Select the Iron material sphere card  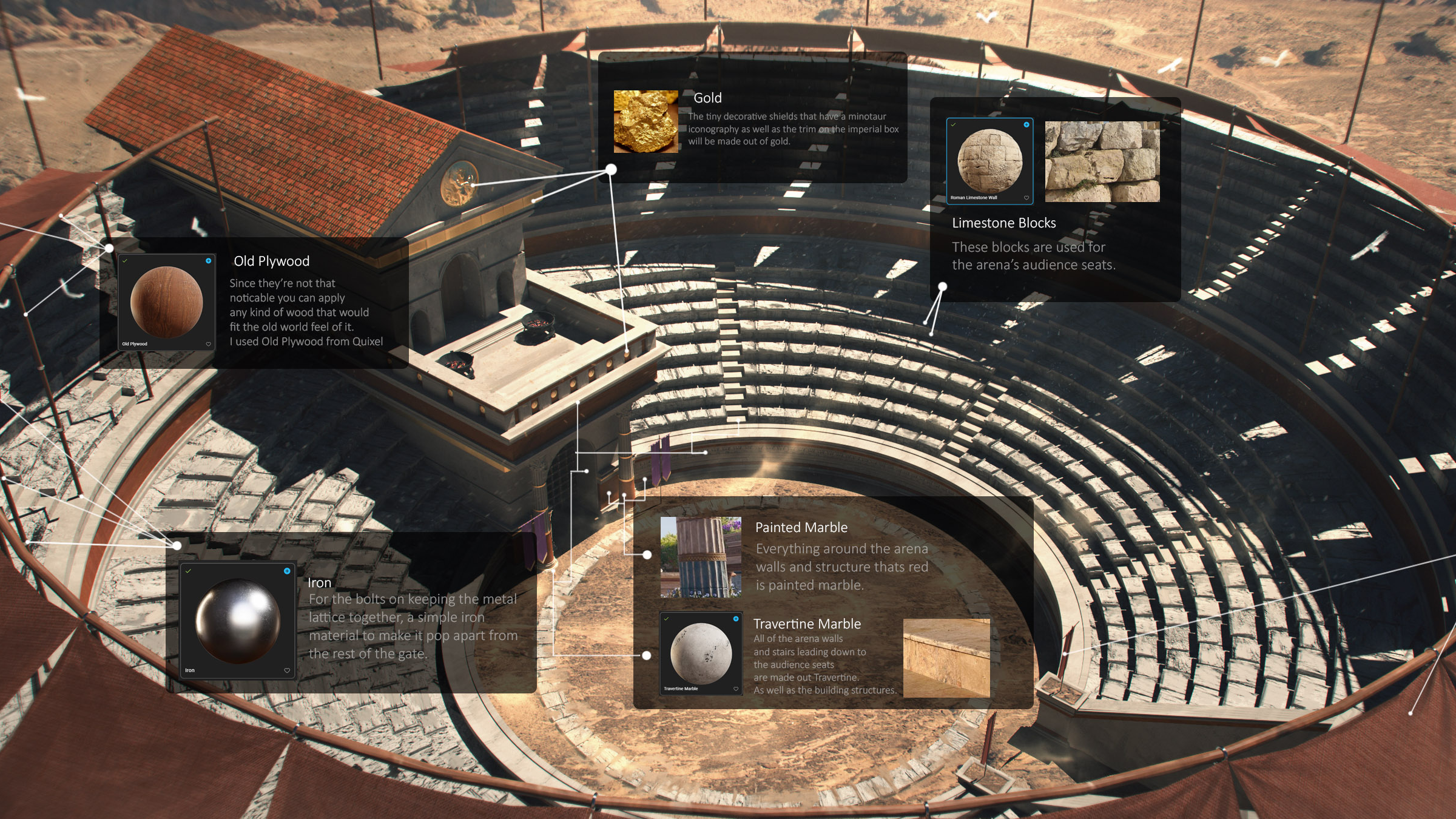(x=237, y=621)
